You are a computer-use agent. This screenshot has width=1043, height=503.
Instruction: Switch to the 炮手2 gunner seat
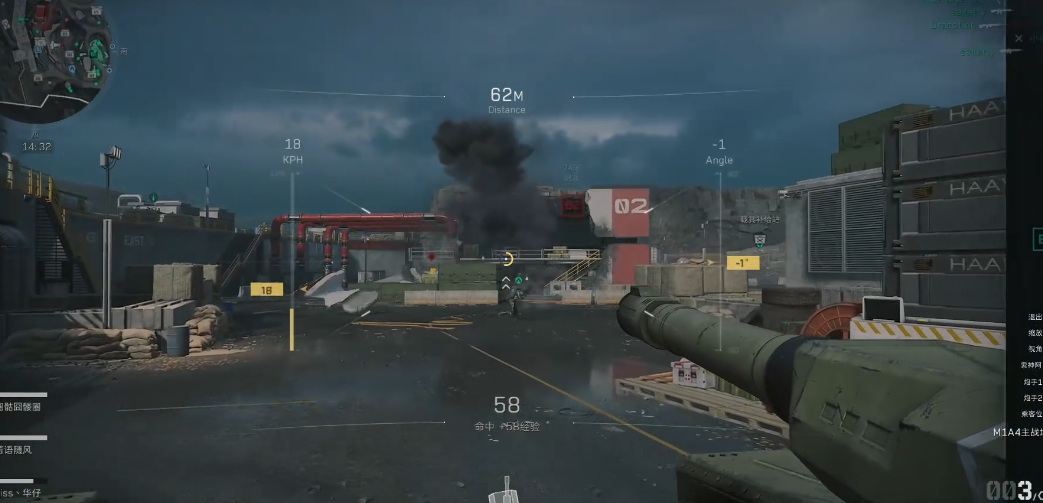(1034, 398)
